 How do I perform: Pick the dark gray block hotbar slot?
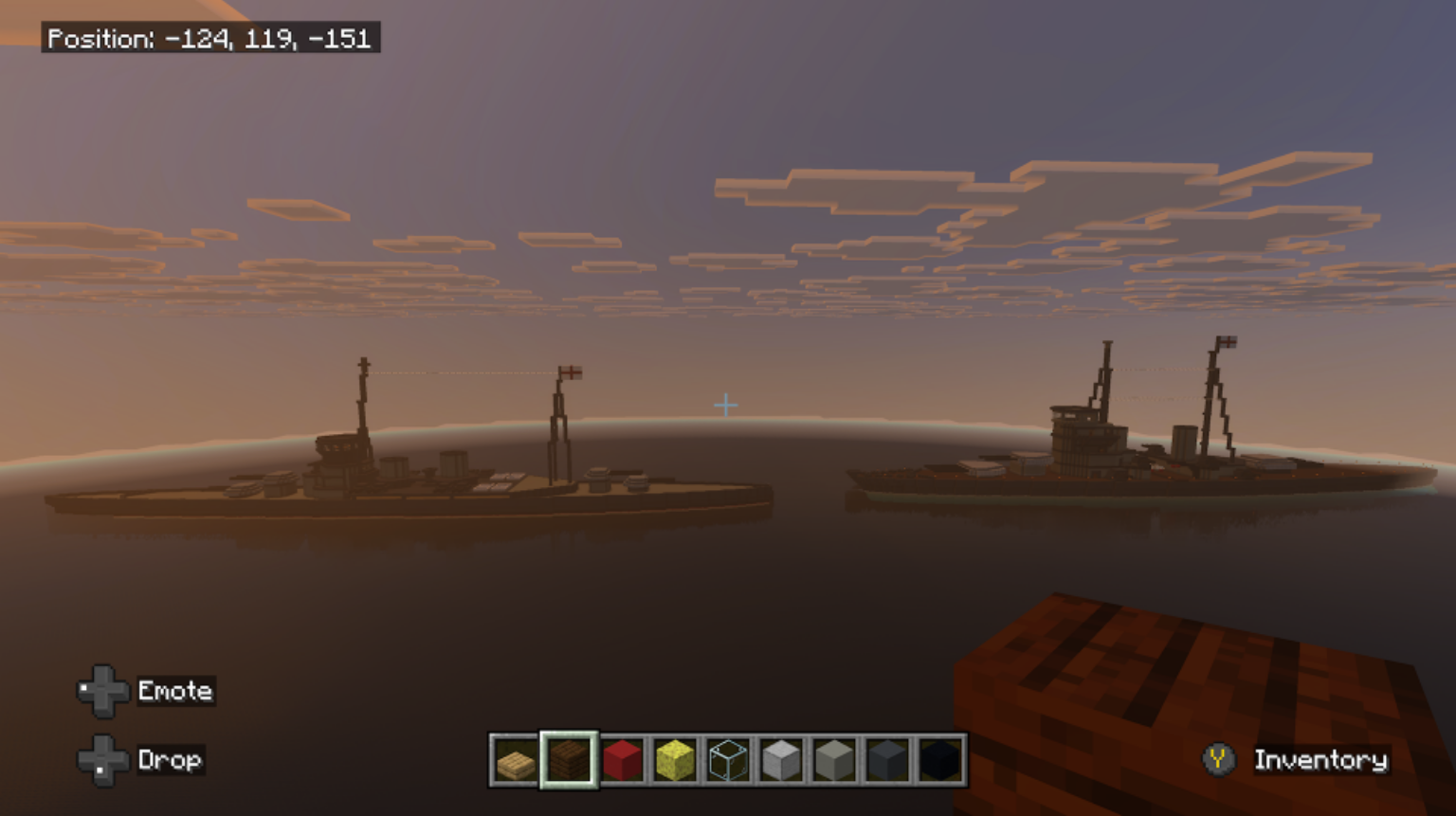pos(887,760)
